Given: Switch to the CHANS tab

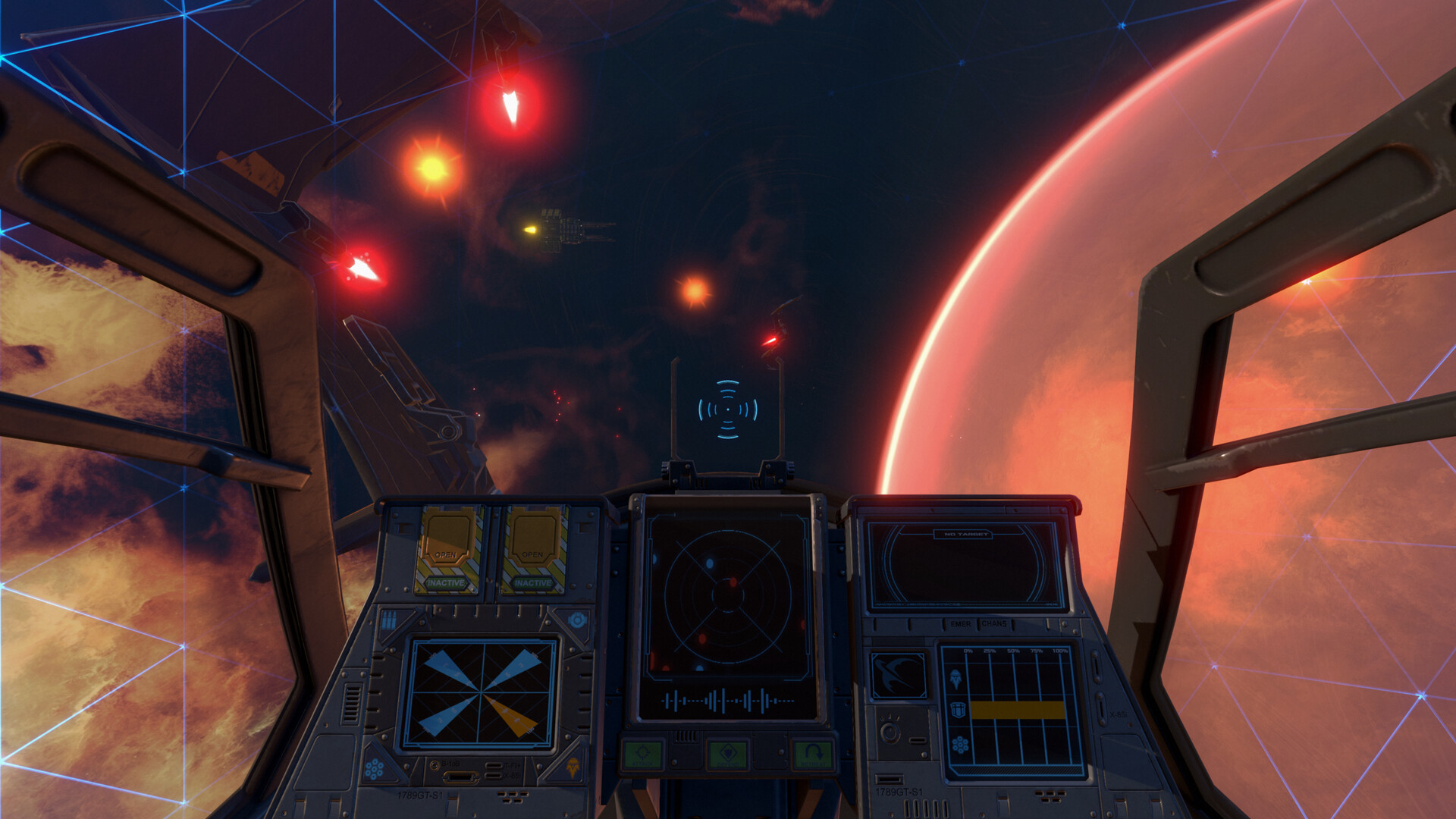Looking at the screenshot, I should click(x=993, y=624).
